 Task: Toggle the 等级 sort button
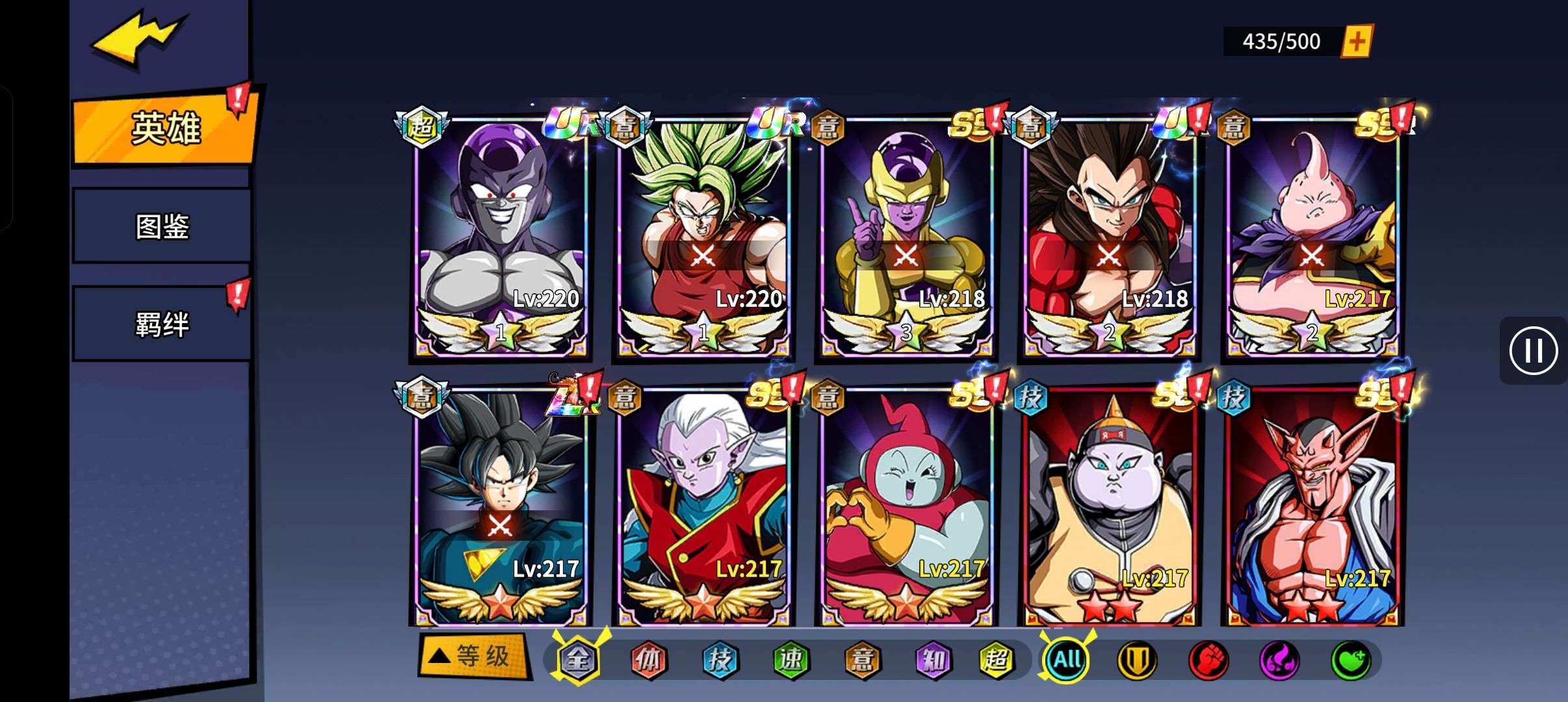click(474, 656)
